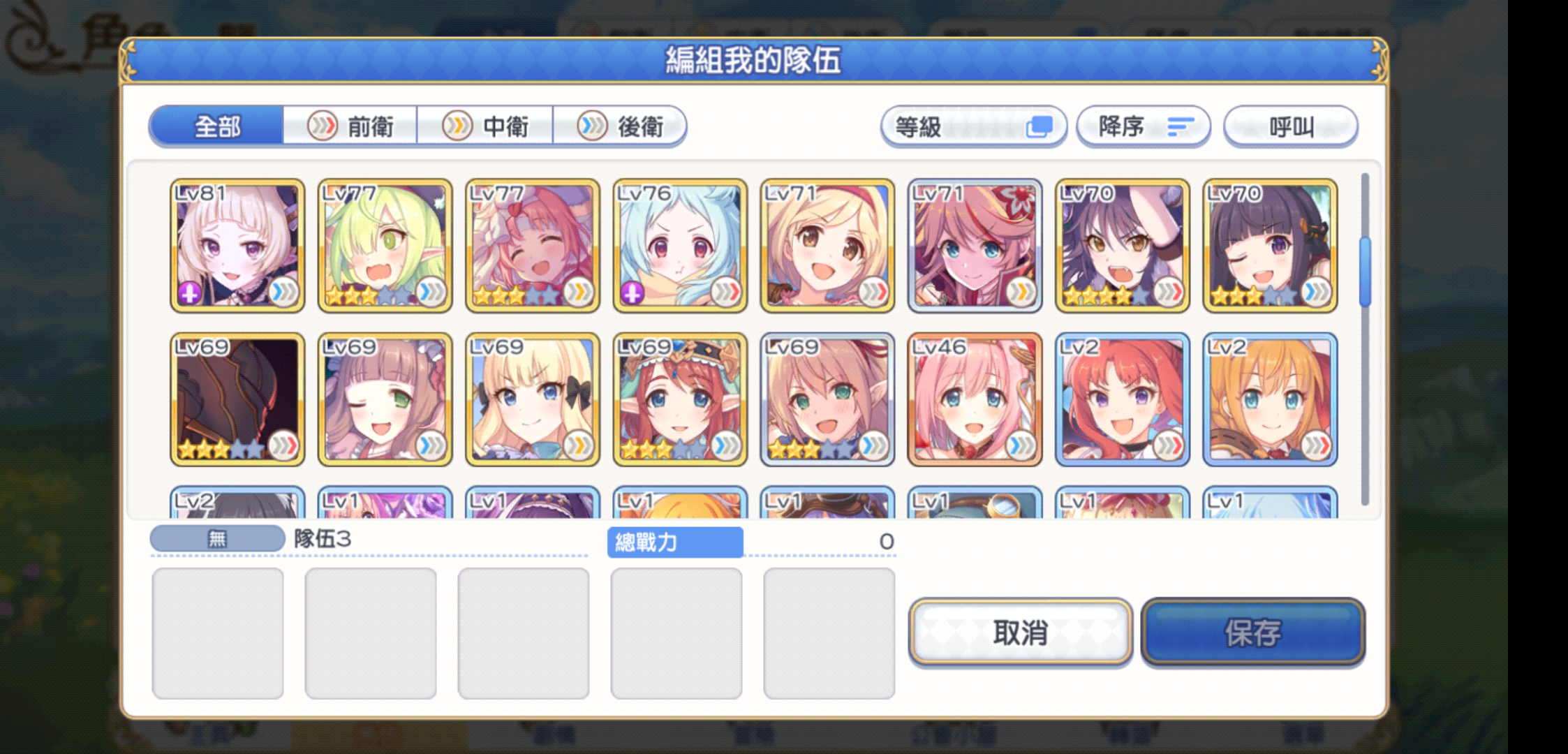Toggle the 總戰力 display button
Viewport: 1568px width, 754px height.
[676, 542]
